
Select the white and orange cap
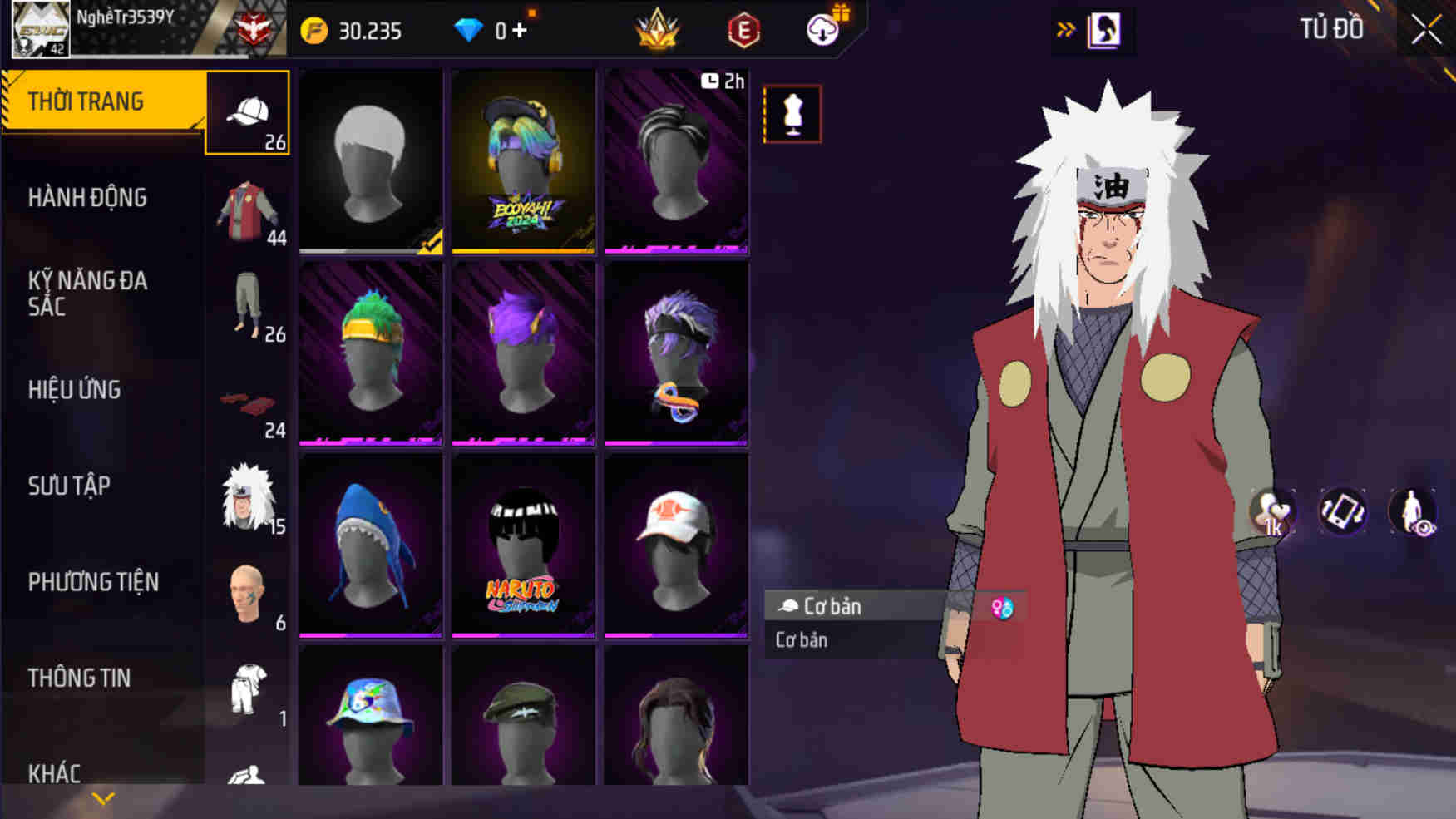676,545
